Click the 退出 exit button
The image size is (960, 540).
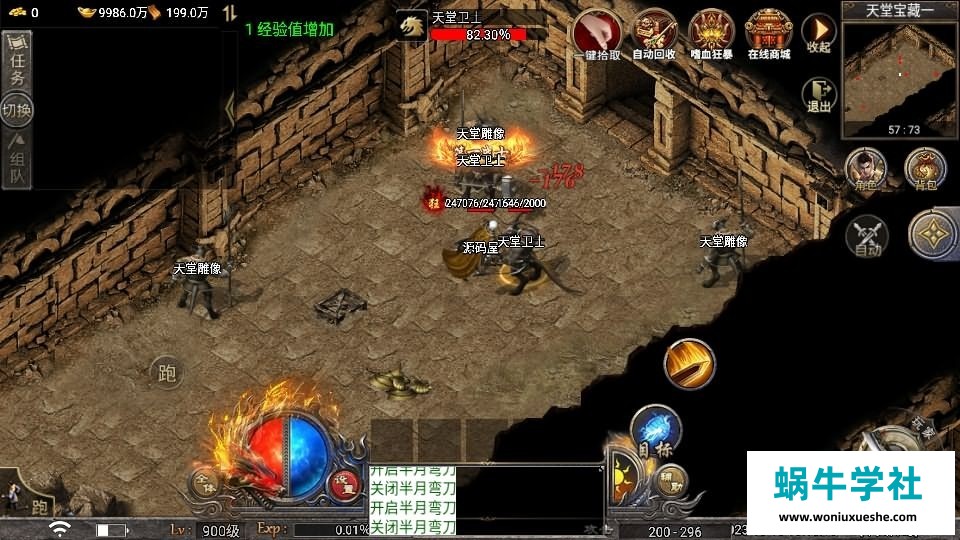[x=819, y=95]
